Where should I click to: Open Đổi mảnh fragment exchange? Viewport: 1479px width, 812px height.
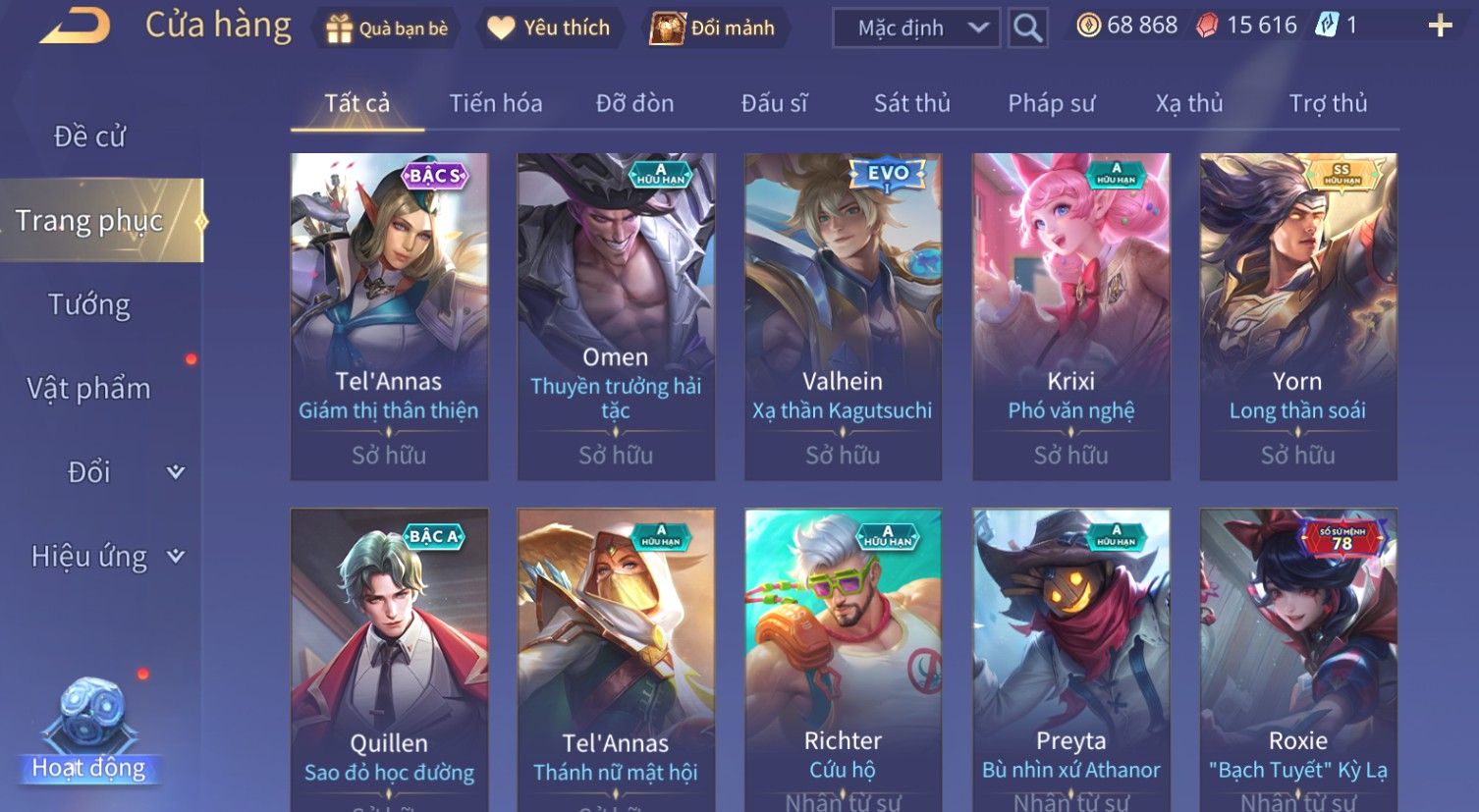tap(714, 28)
